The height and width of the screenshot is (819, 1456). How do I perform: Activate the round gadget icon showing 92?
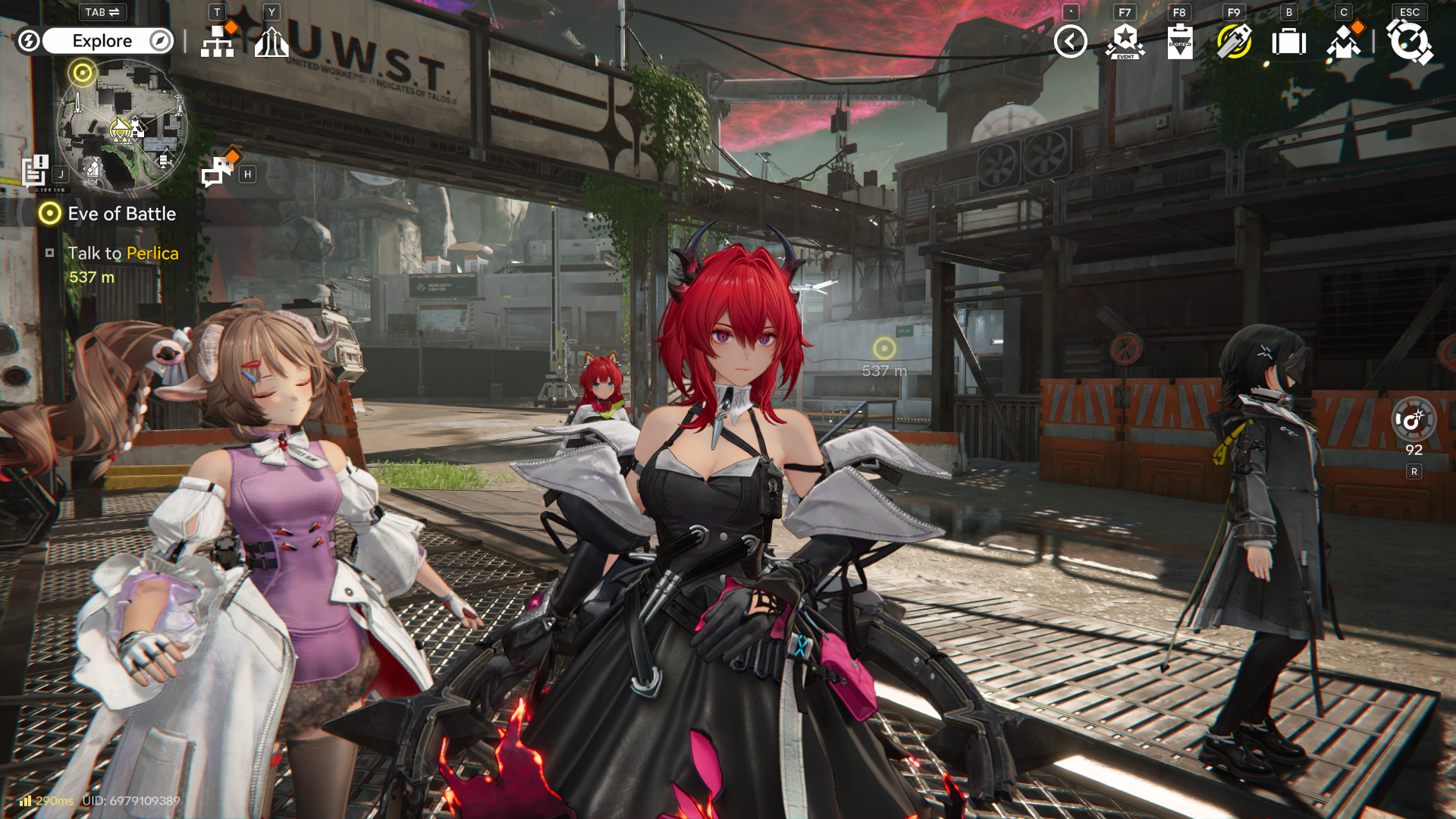click(x=1413, y=420)
